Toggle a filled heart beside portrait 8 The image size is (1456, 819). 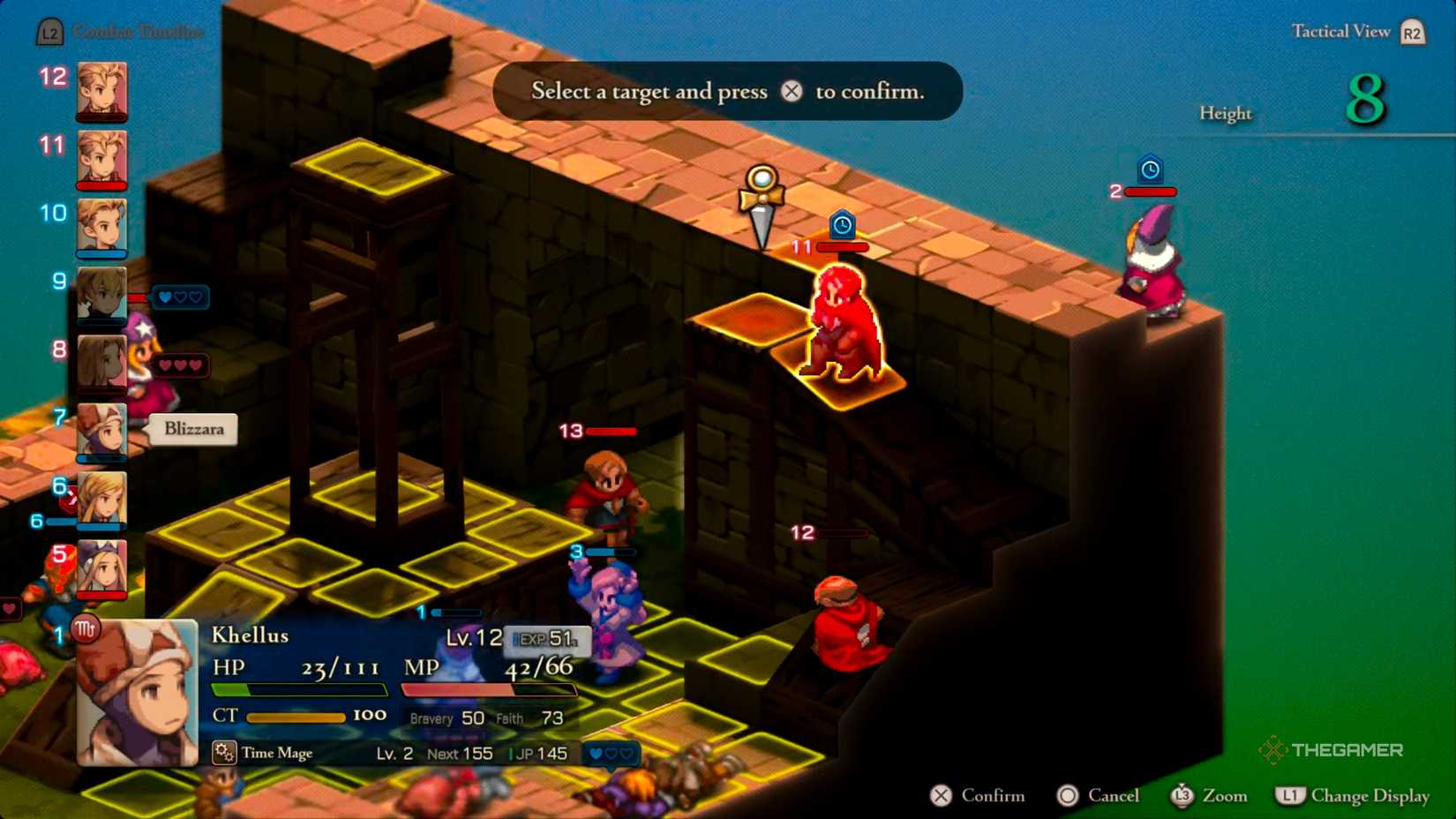tap(166, 364)
